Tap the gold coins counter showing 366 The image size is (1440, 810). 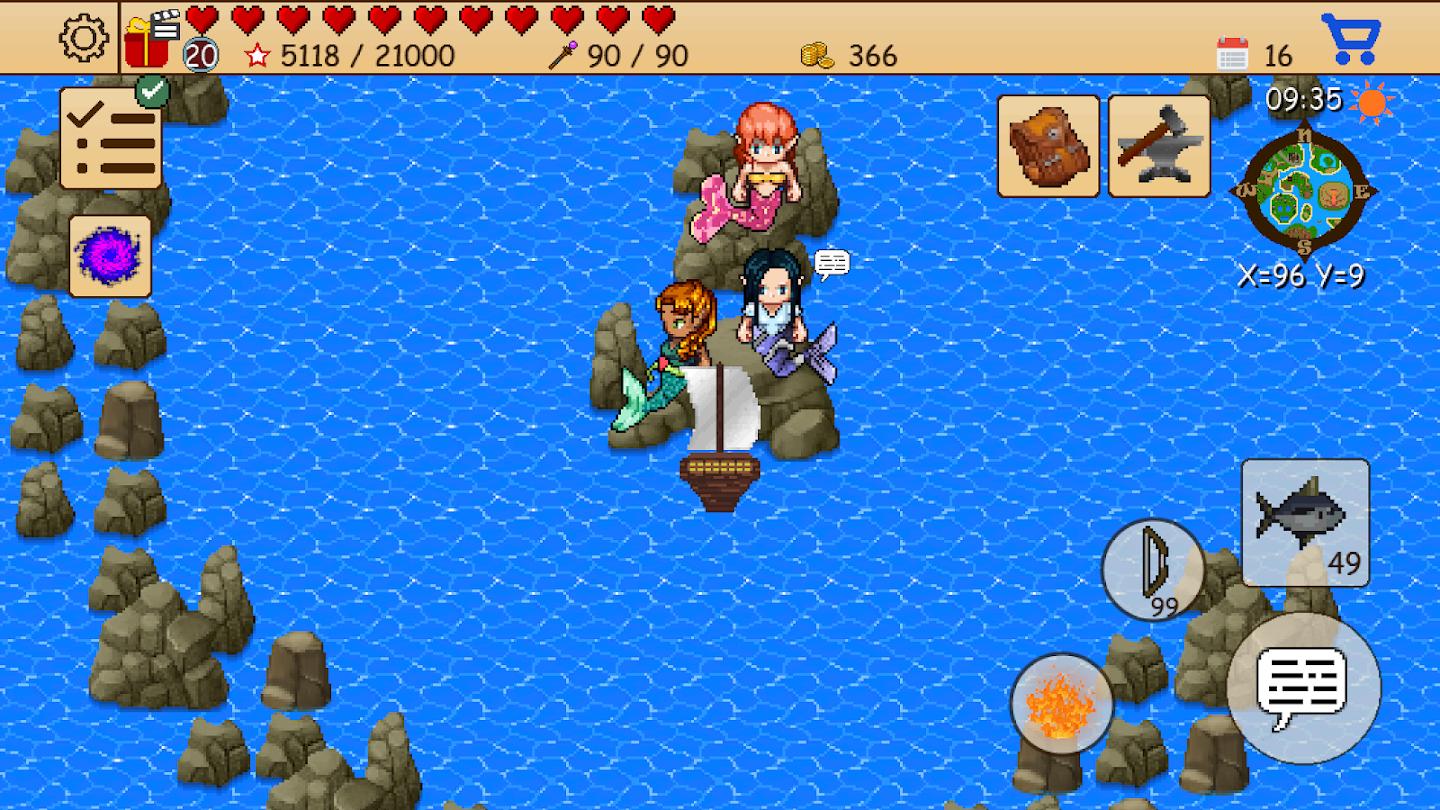850,55
